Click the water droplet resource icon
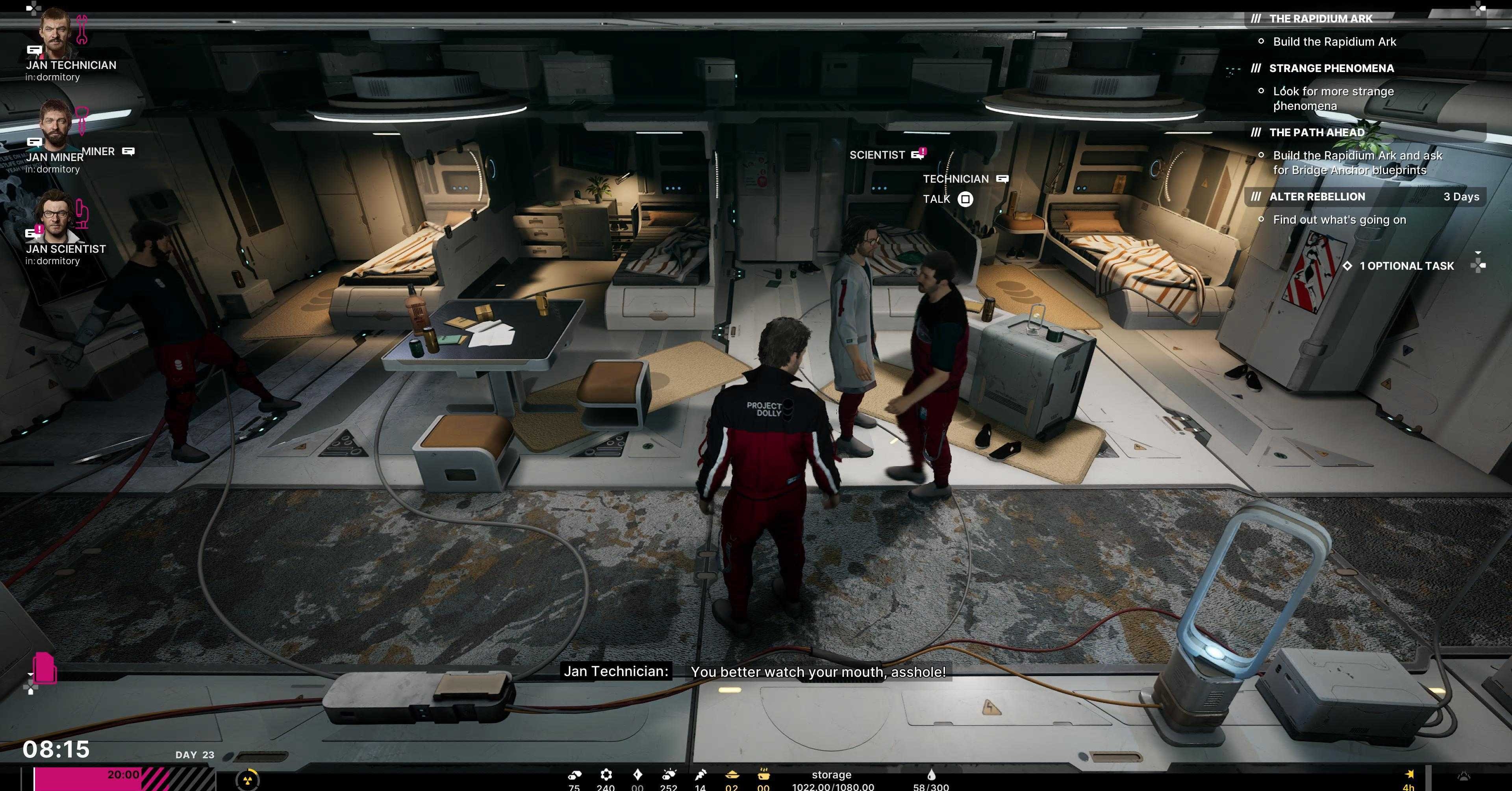The height and width of the screenshot is (791, 1512). pos(931,775)
